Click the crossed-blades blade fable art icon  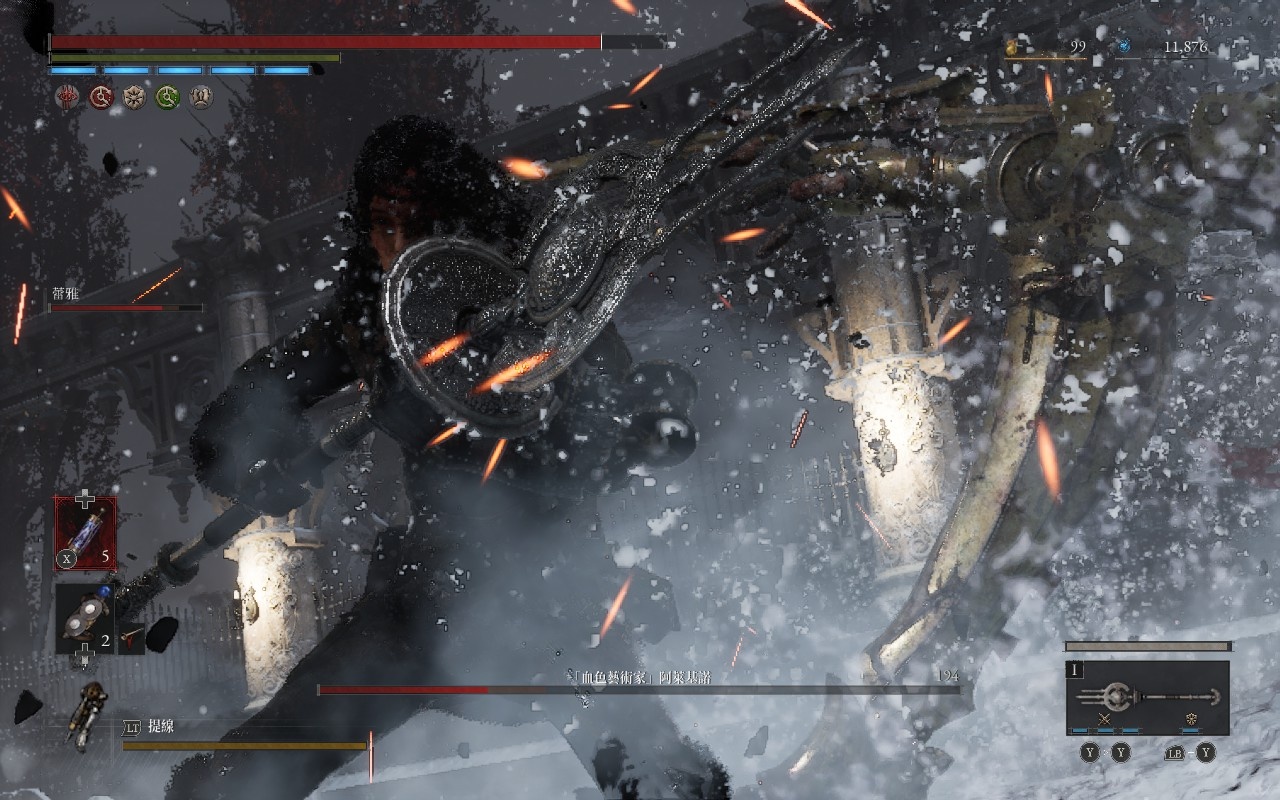[1105, 719]
